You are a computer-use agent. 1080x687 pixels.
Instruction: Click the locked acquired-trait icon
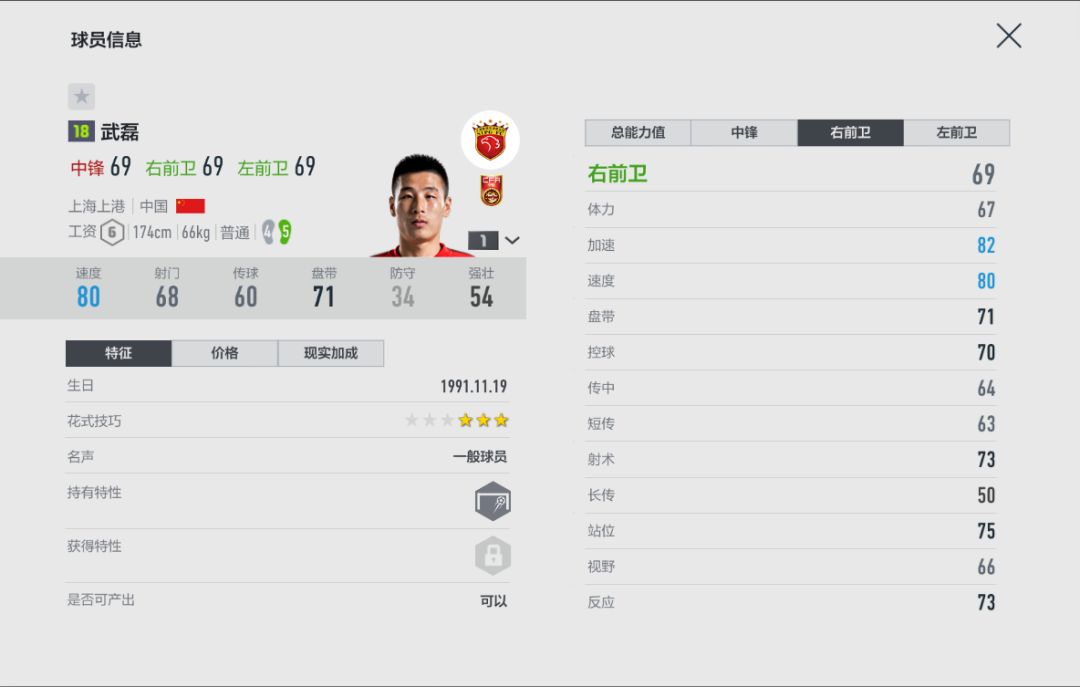click(x=493, y=556)
